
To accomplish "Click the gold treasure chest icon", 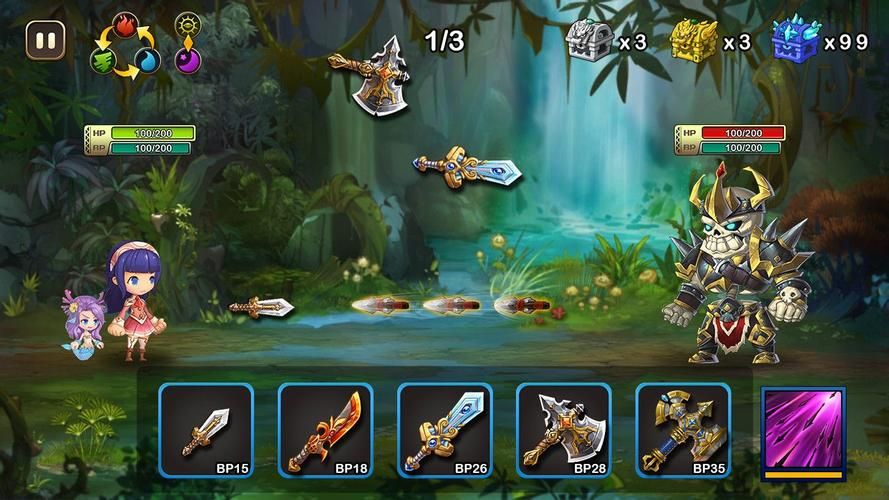I will (x=694, y=41).
